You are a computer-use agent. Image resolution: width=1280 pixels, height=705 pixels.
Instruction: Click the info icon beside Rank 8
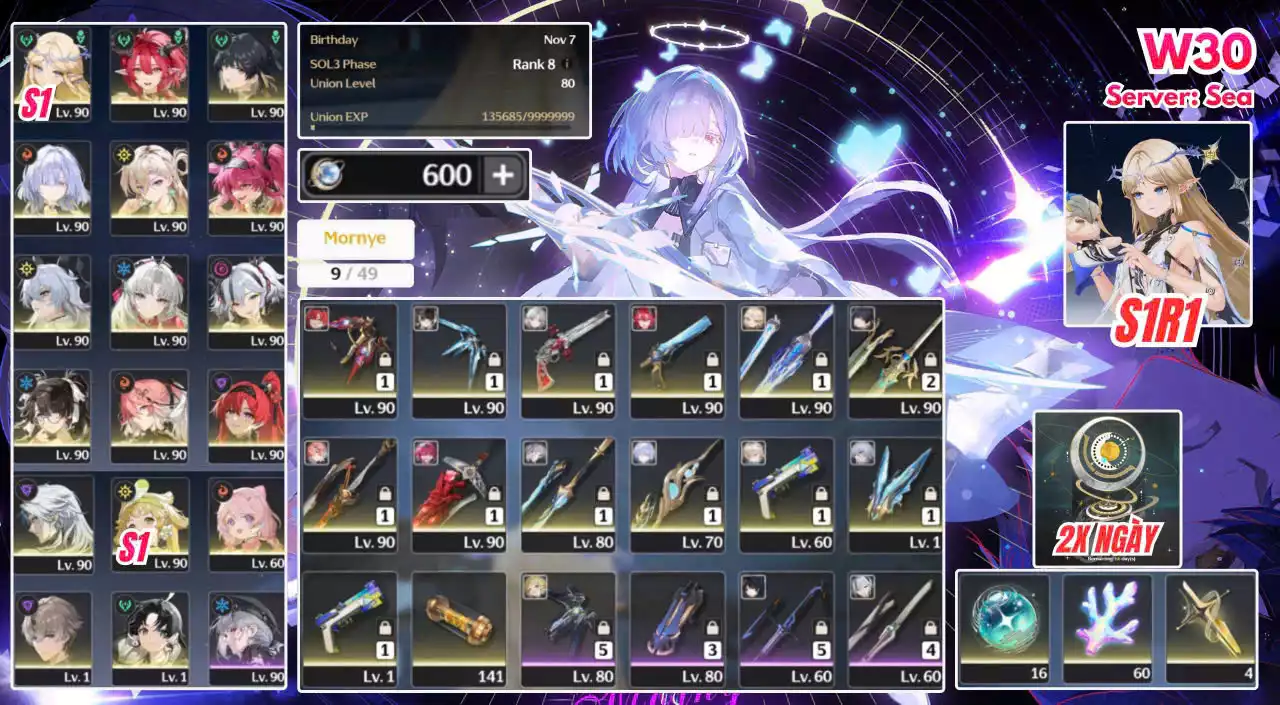(566, 64)
